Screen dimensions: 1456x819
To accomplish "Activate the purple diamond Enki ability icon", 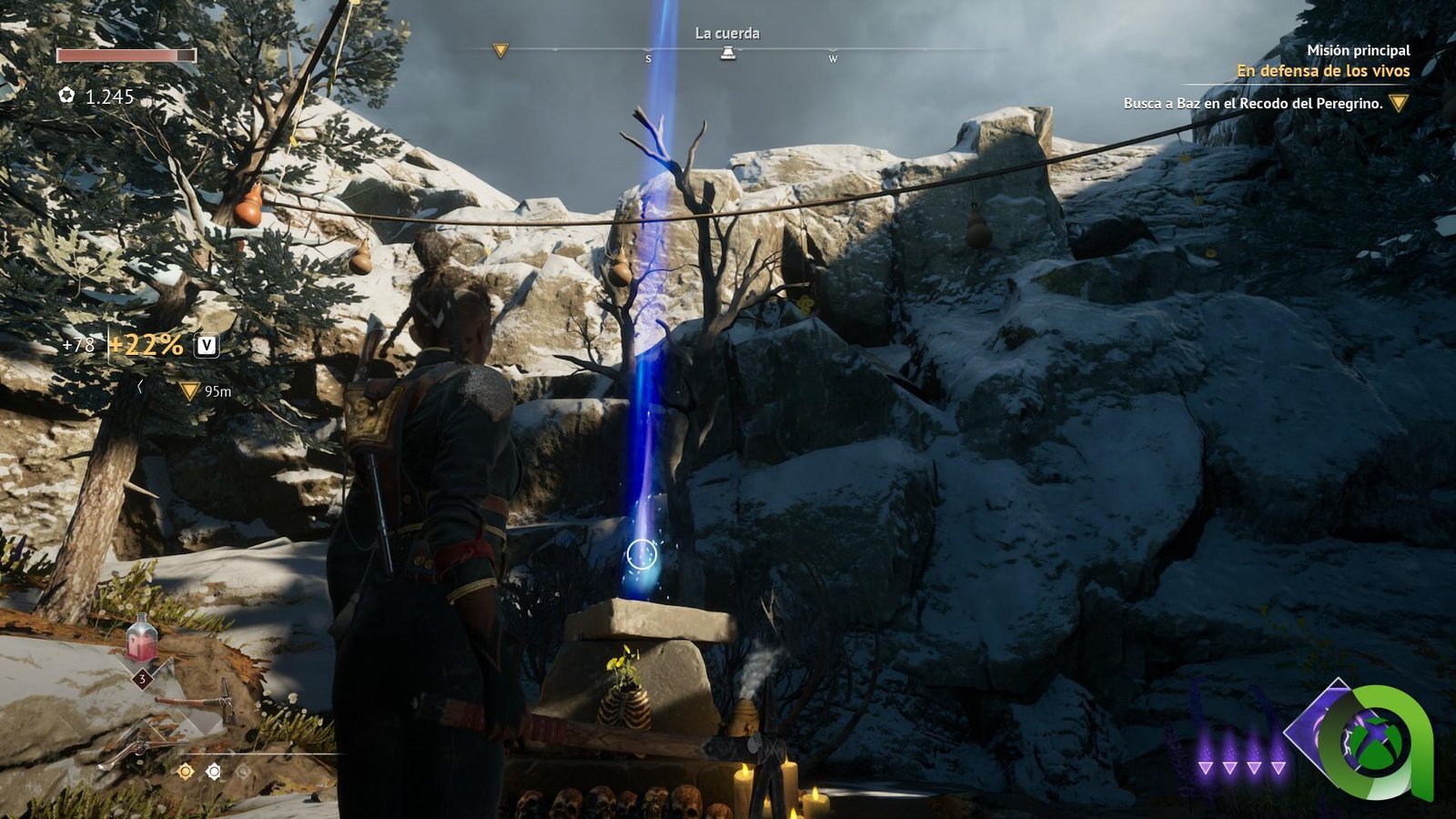I will pos(1318,728).
